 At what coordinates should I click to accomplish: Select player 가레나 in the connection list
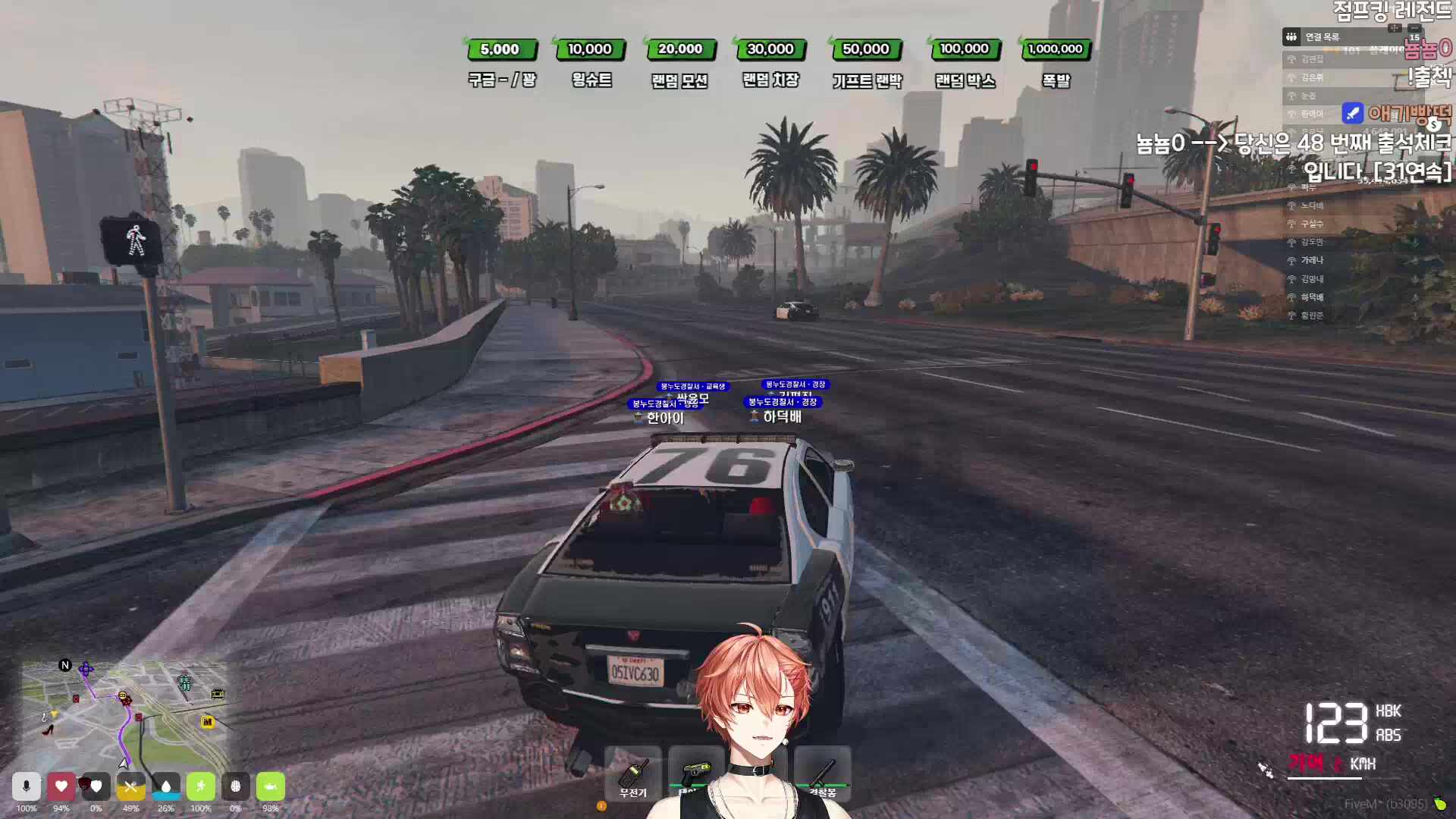coord(1312,260)
